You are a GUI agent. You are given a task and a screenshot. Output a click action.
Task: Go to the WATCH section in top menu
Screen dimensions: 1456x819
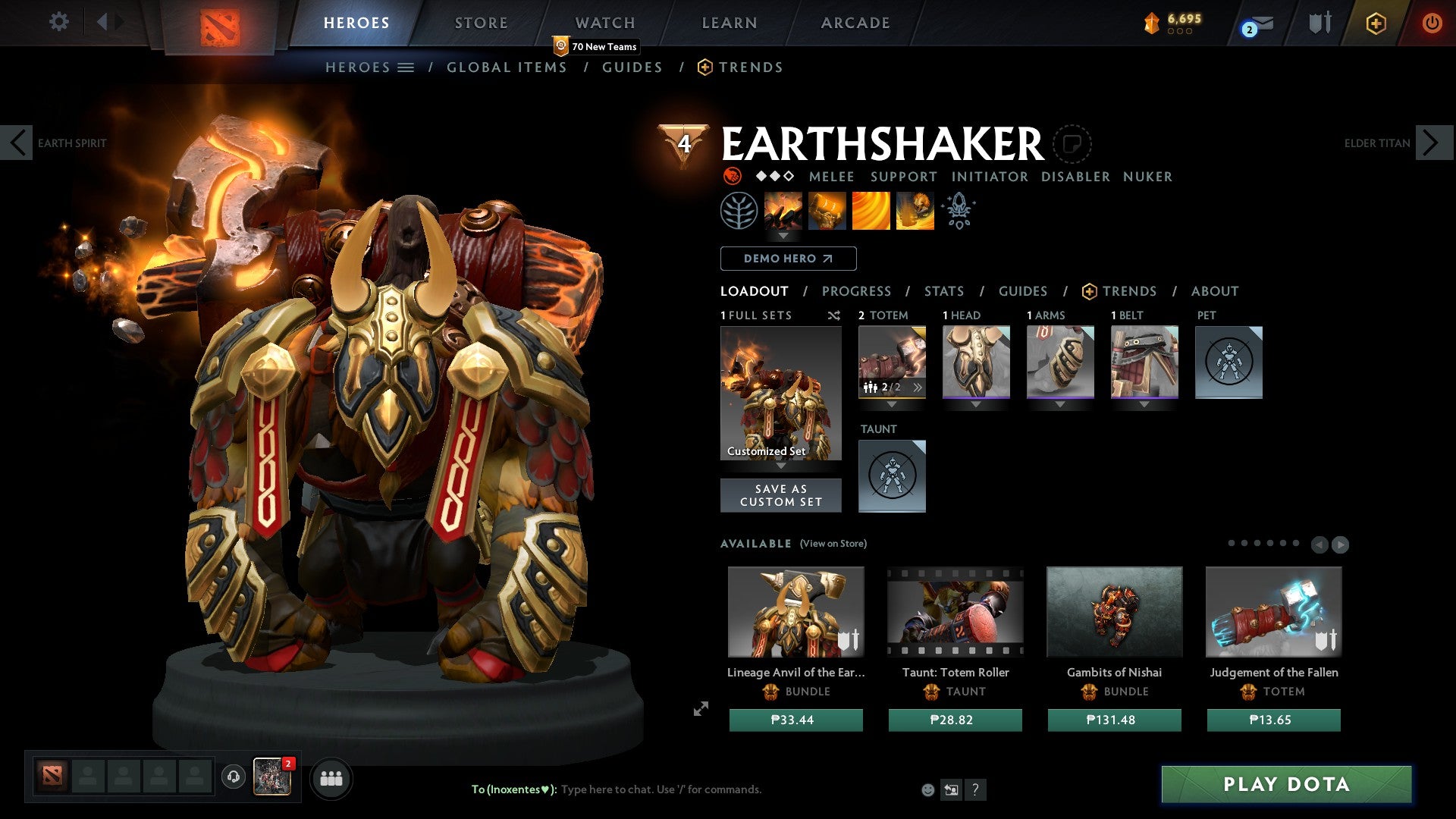pos(605,22)
